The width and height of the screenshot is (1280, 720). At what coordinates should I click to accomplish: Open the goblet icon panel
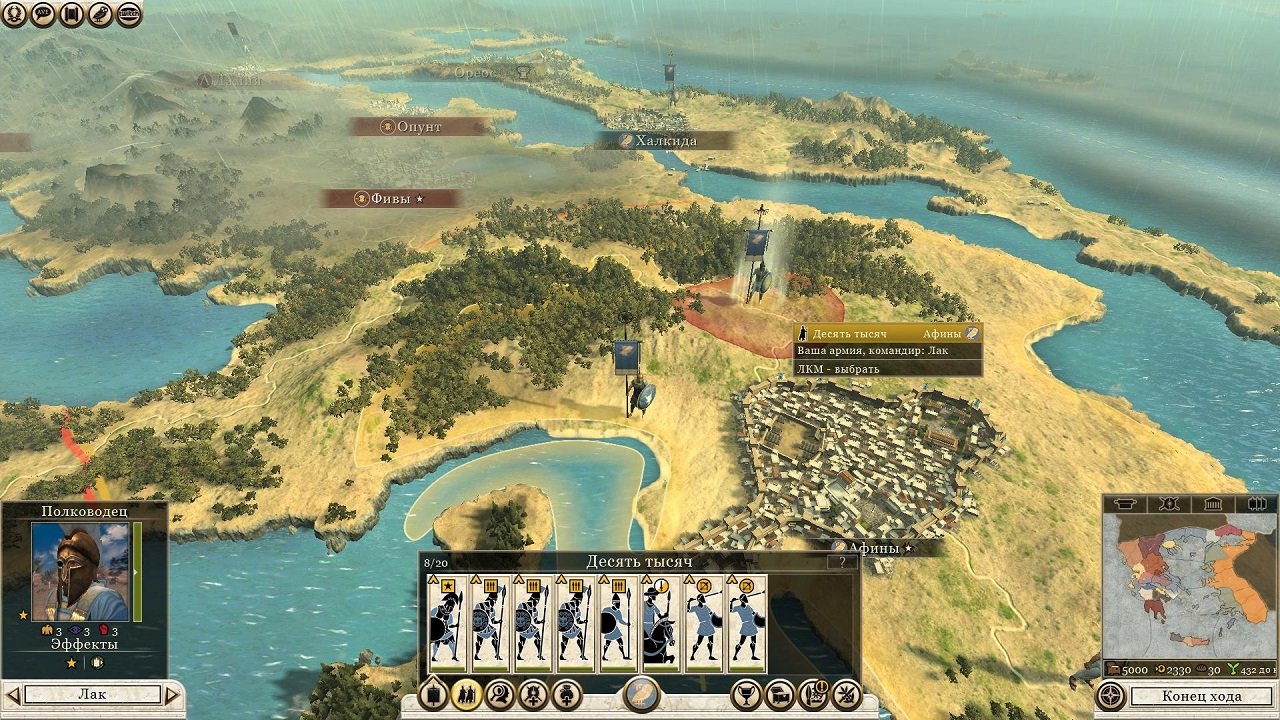[x=746, y=694]
